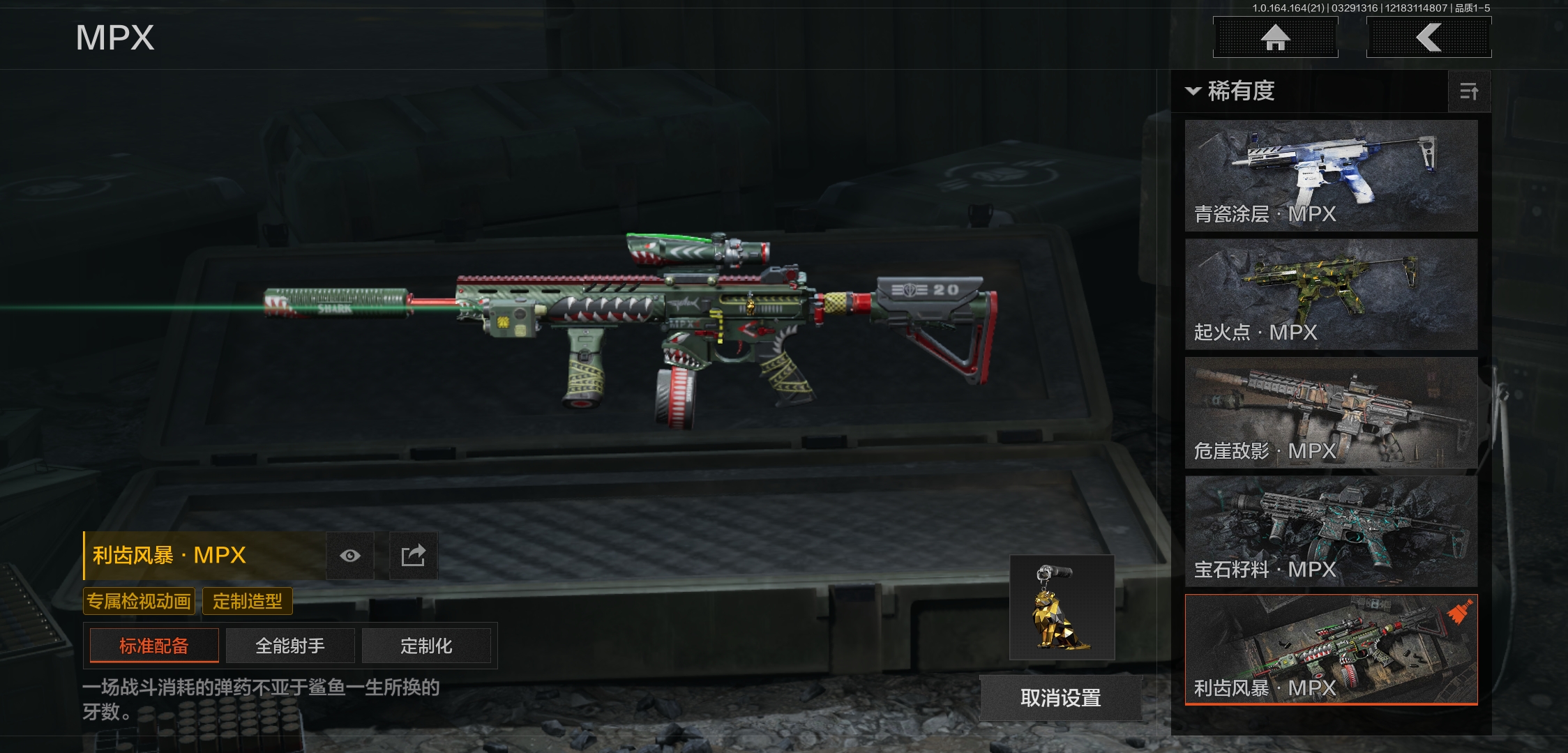This screenshot has width=1568, height=753.
Task: Click the 专属检视动画 tag
Action: pyautogui.click(x=139, y=601)
